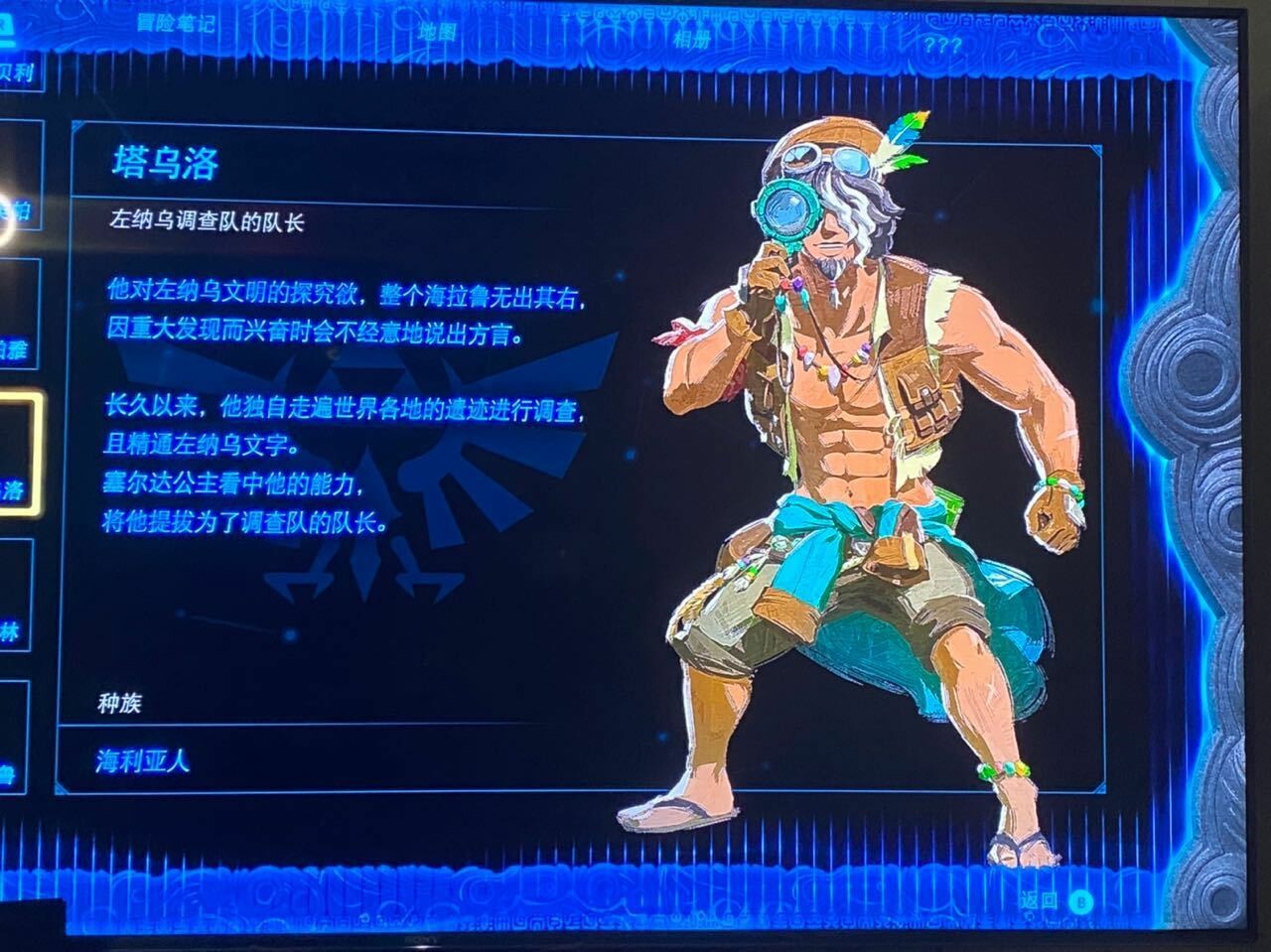This screenshot has height=952, width=1271.
Task: Click the 返回 back button
Action: click(x=1055, y=901)
